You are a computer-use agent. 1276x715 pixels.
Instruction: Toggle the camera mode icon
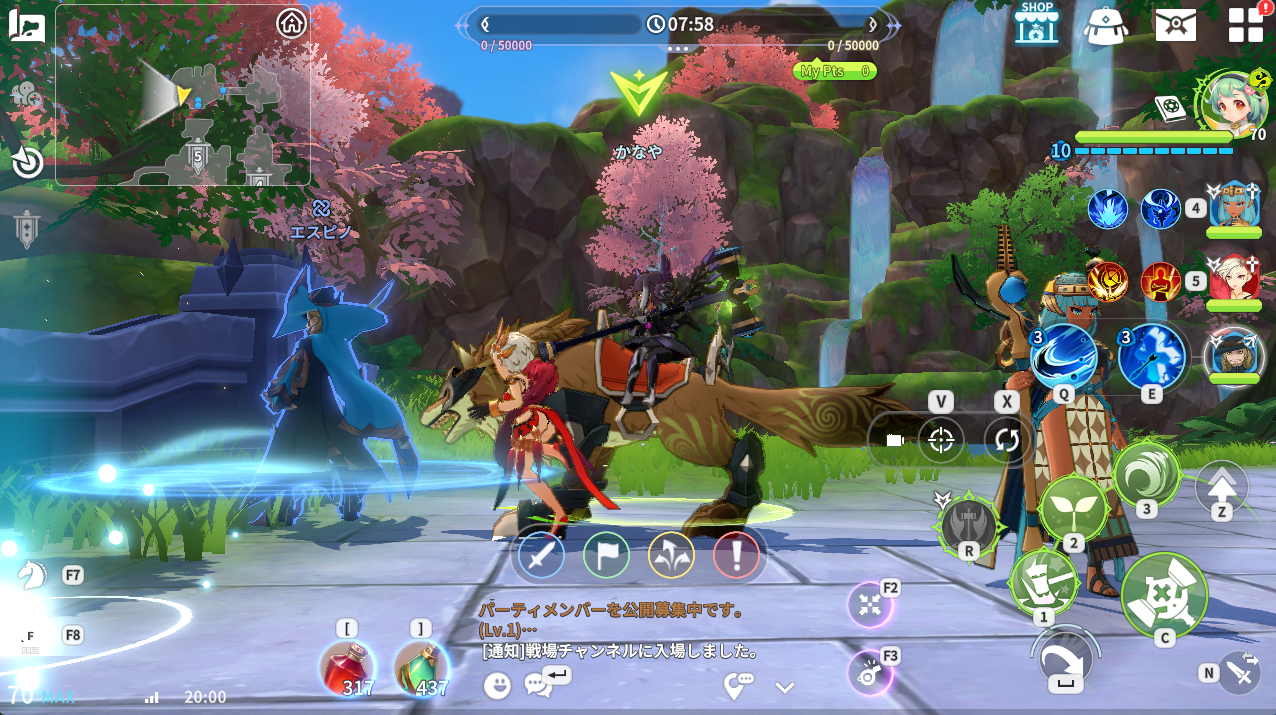click(x=894, y=440)
